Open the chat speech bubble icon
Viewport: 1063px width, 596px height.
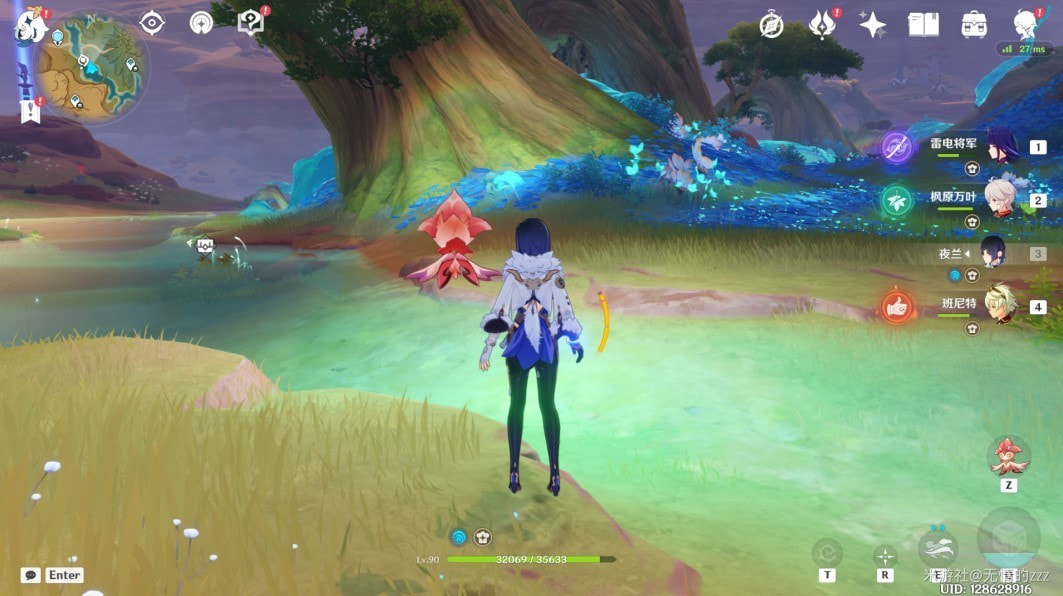(31, 575)
